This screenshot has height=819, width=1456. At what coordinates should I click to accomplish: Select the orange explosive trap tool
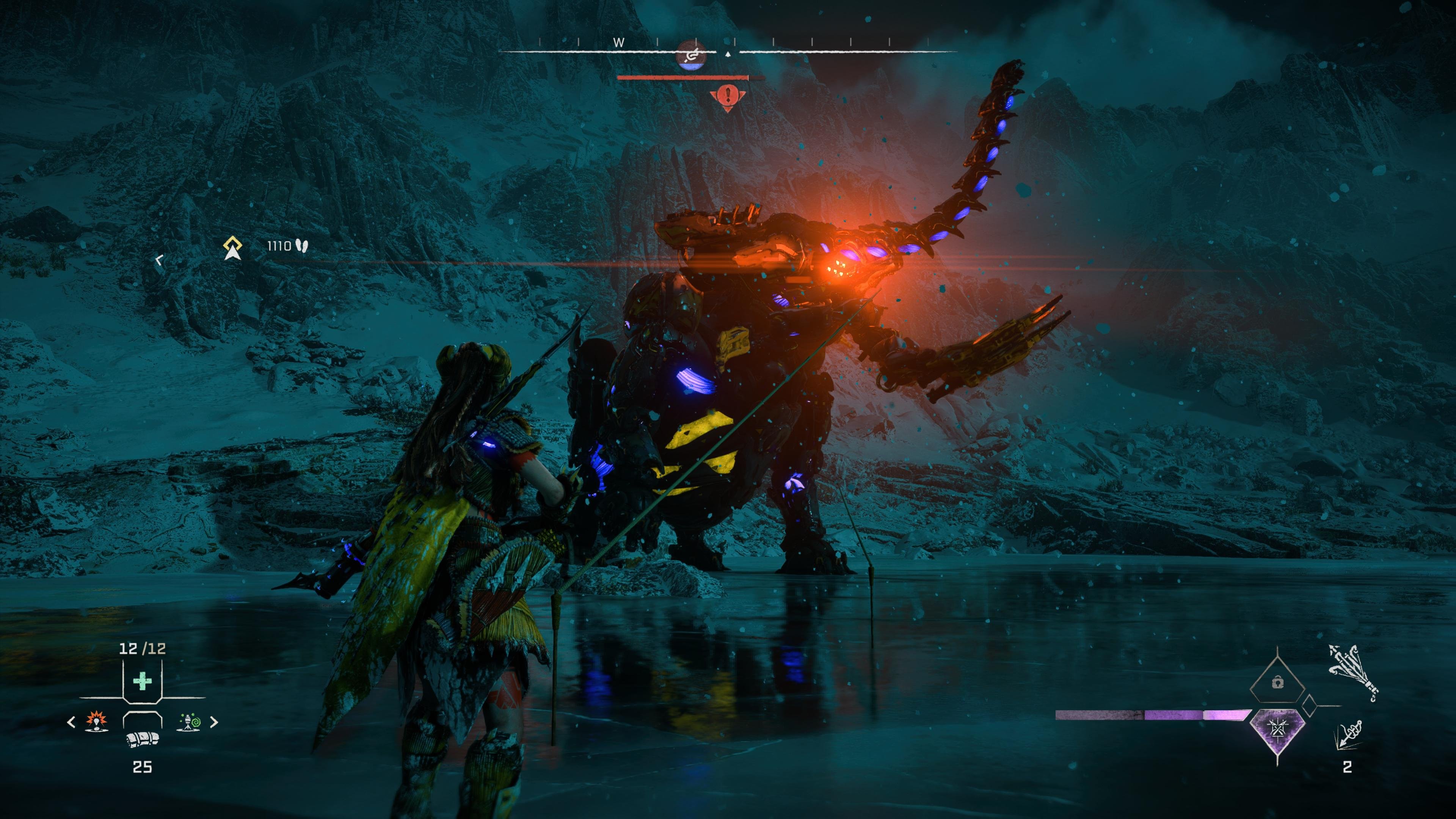(x=97, y=722)
